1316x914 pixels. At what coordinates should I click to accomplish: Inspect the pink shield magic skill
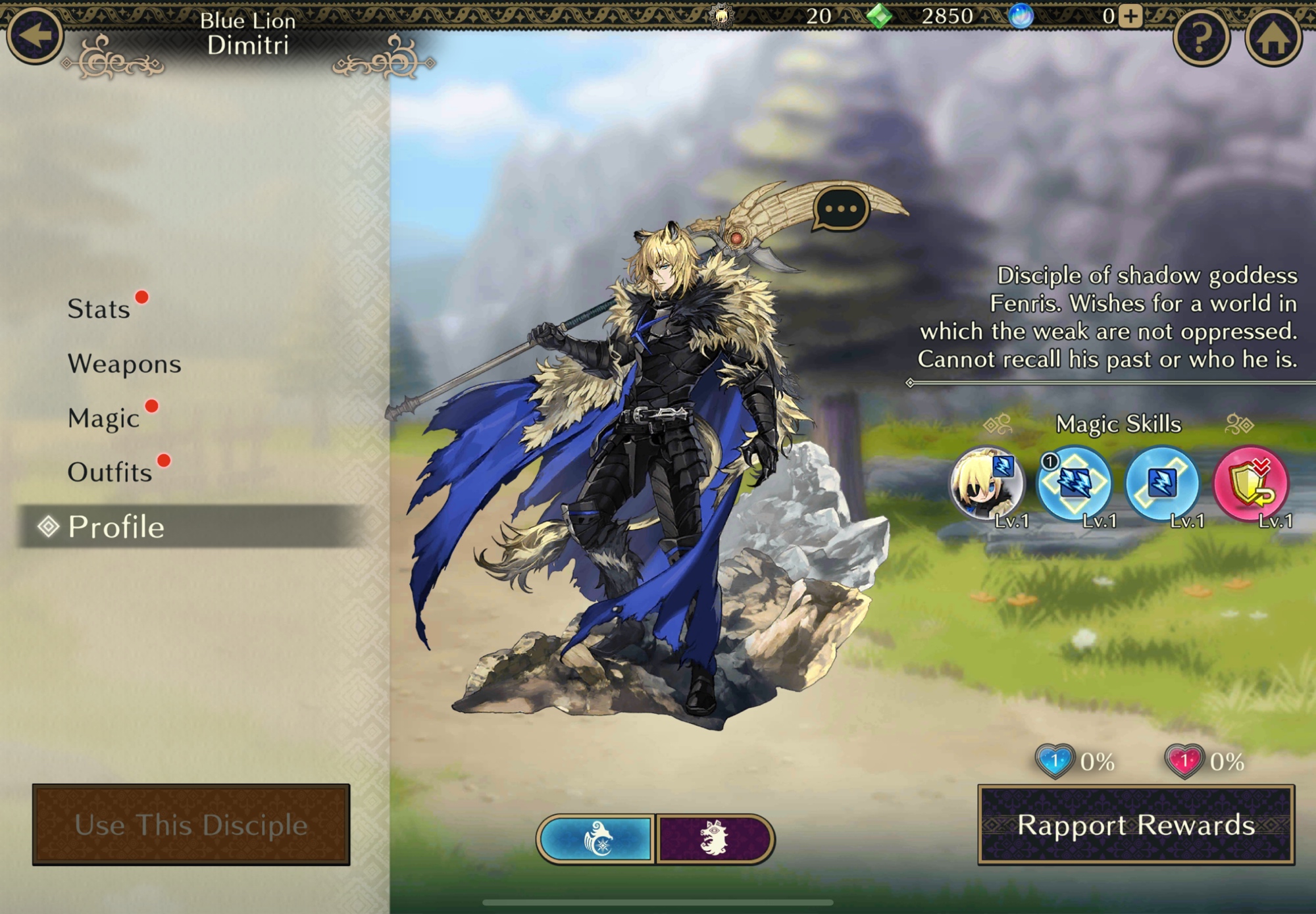1250,484
